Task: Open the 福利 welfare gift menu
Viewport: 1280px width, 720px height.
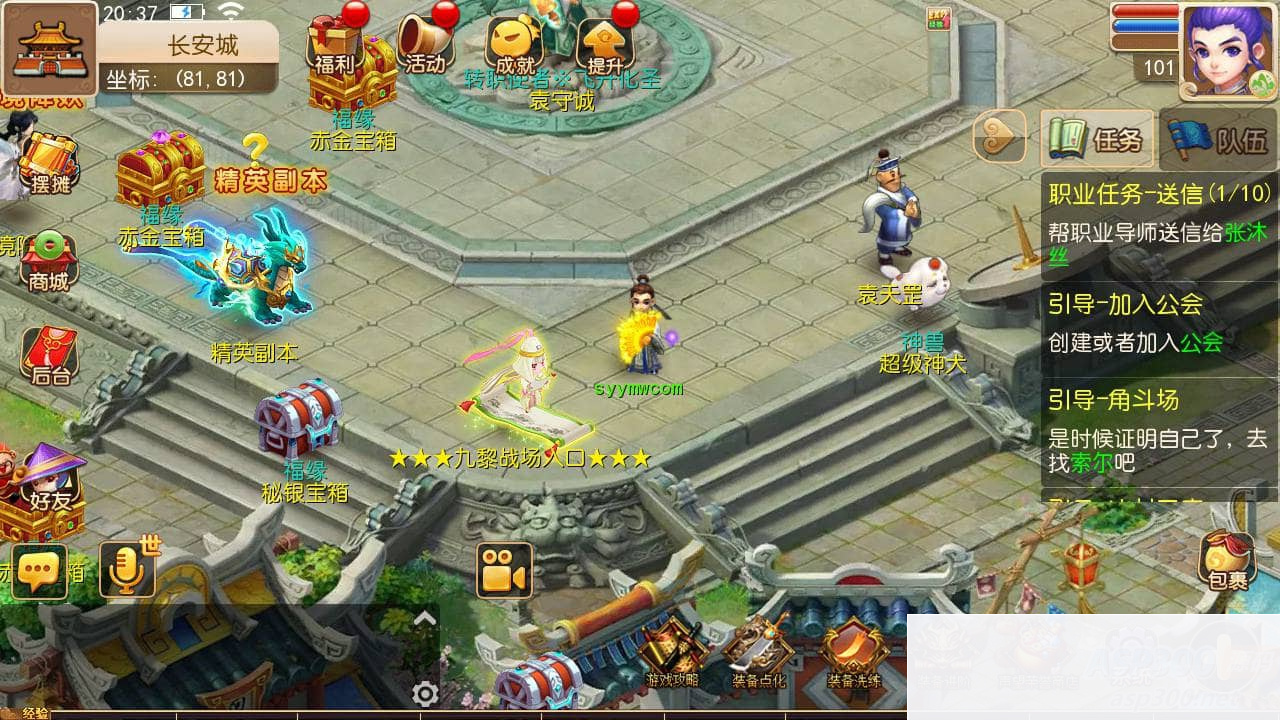Action: tap(334, 45)
